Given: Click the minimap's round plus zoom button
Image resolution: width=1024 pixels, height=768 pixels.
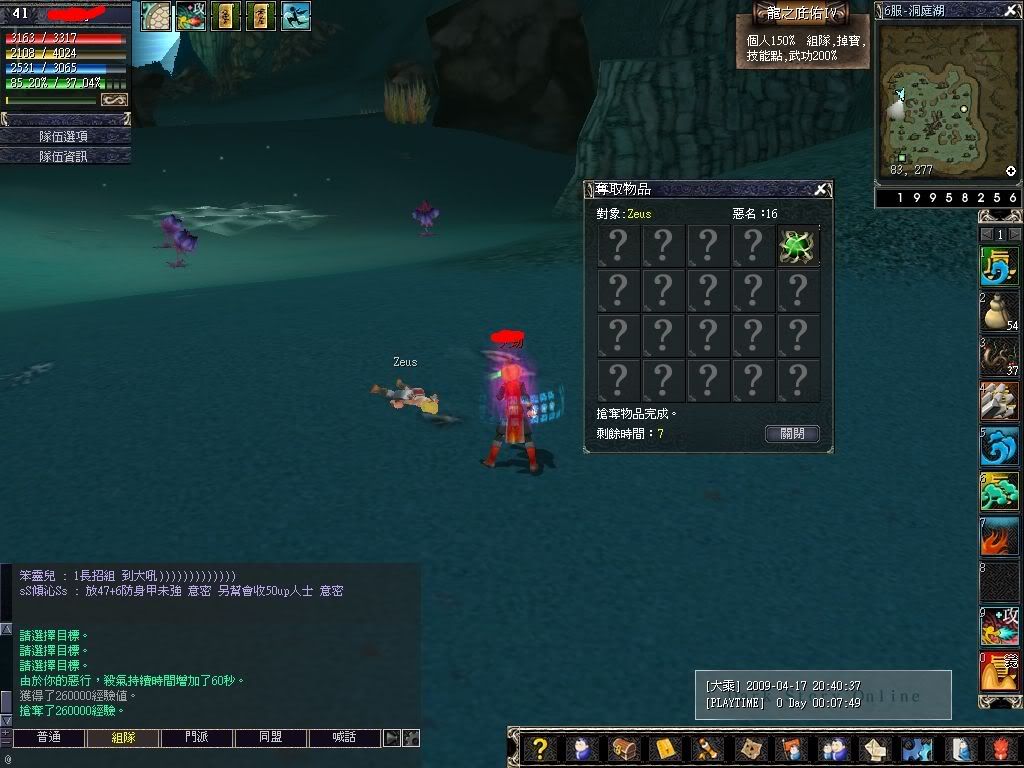Looking at the screenshot, I should click(1011, 171).
